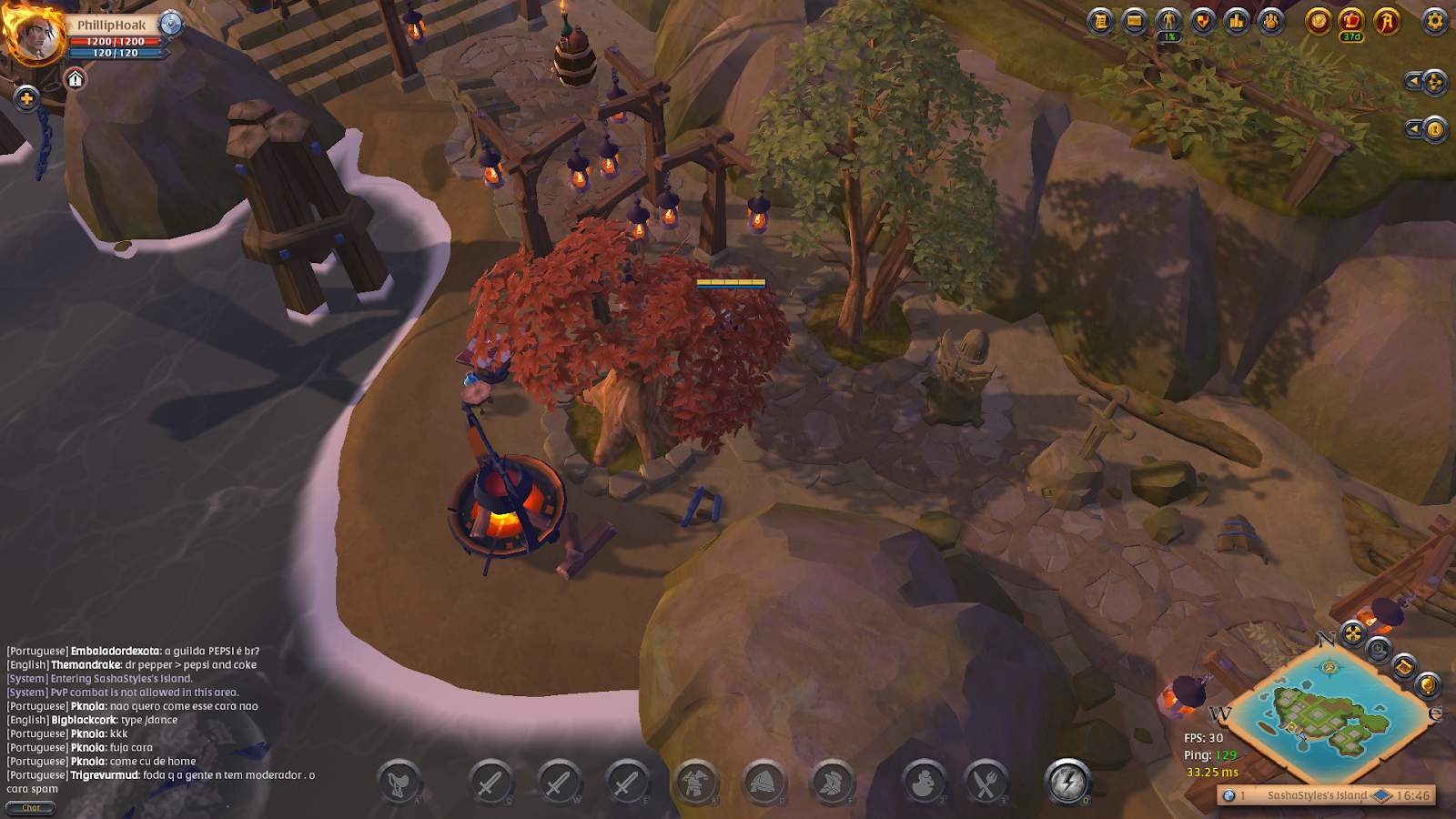Open the gold coin icon
Viewport: 1456px width, 819px height.
point(1319,21)
